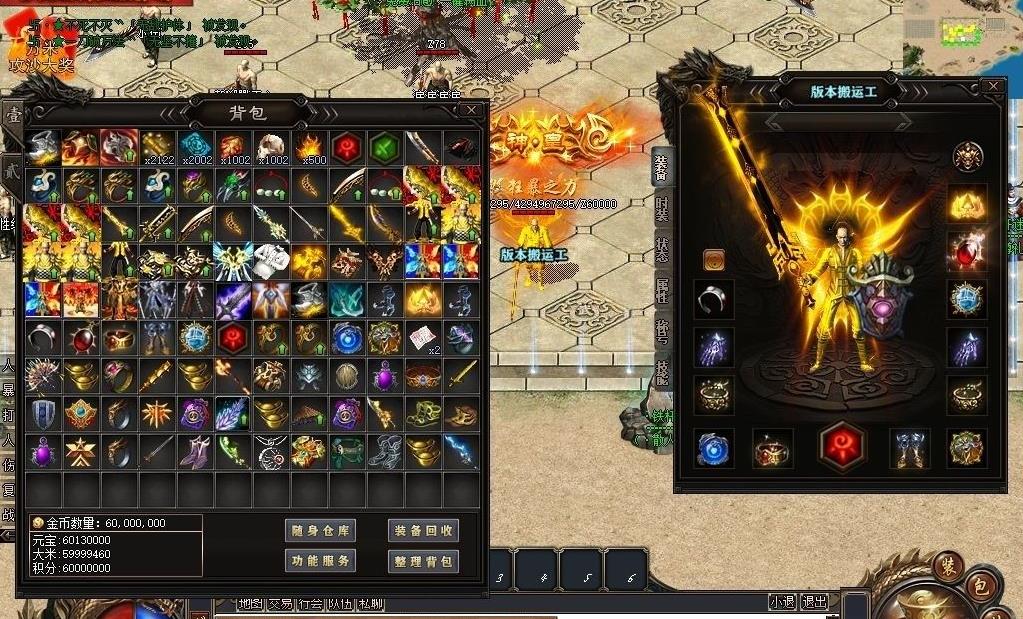Screen dimensions: 1023x619
Task: Sort the bag with 整理背包
Action: (x=423, y=561)
